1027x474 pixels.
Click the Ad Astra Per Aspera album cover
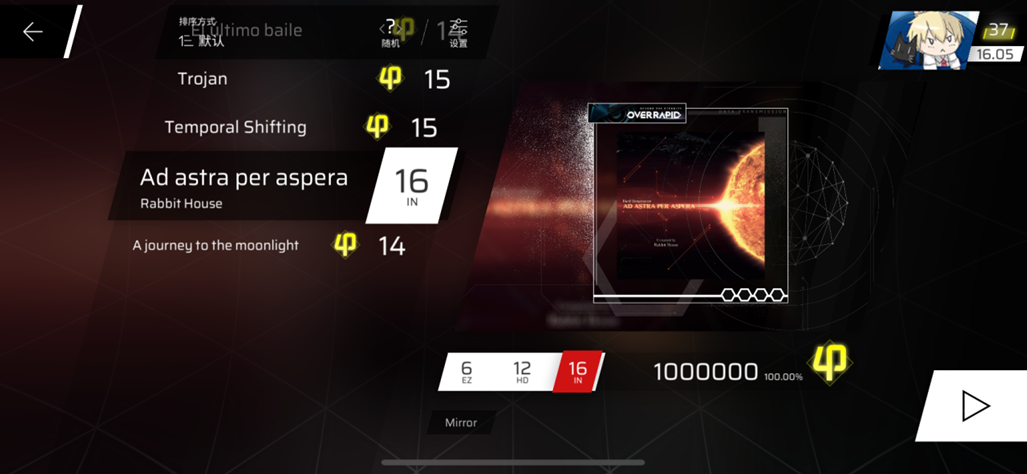pos(690,204)
